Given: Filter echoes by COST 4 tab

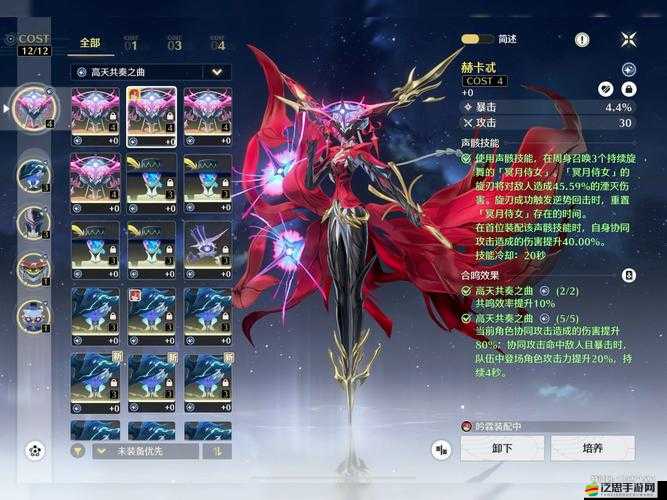Looking at the screenshot, I should click(x=217, y=44).
